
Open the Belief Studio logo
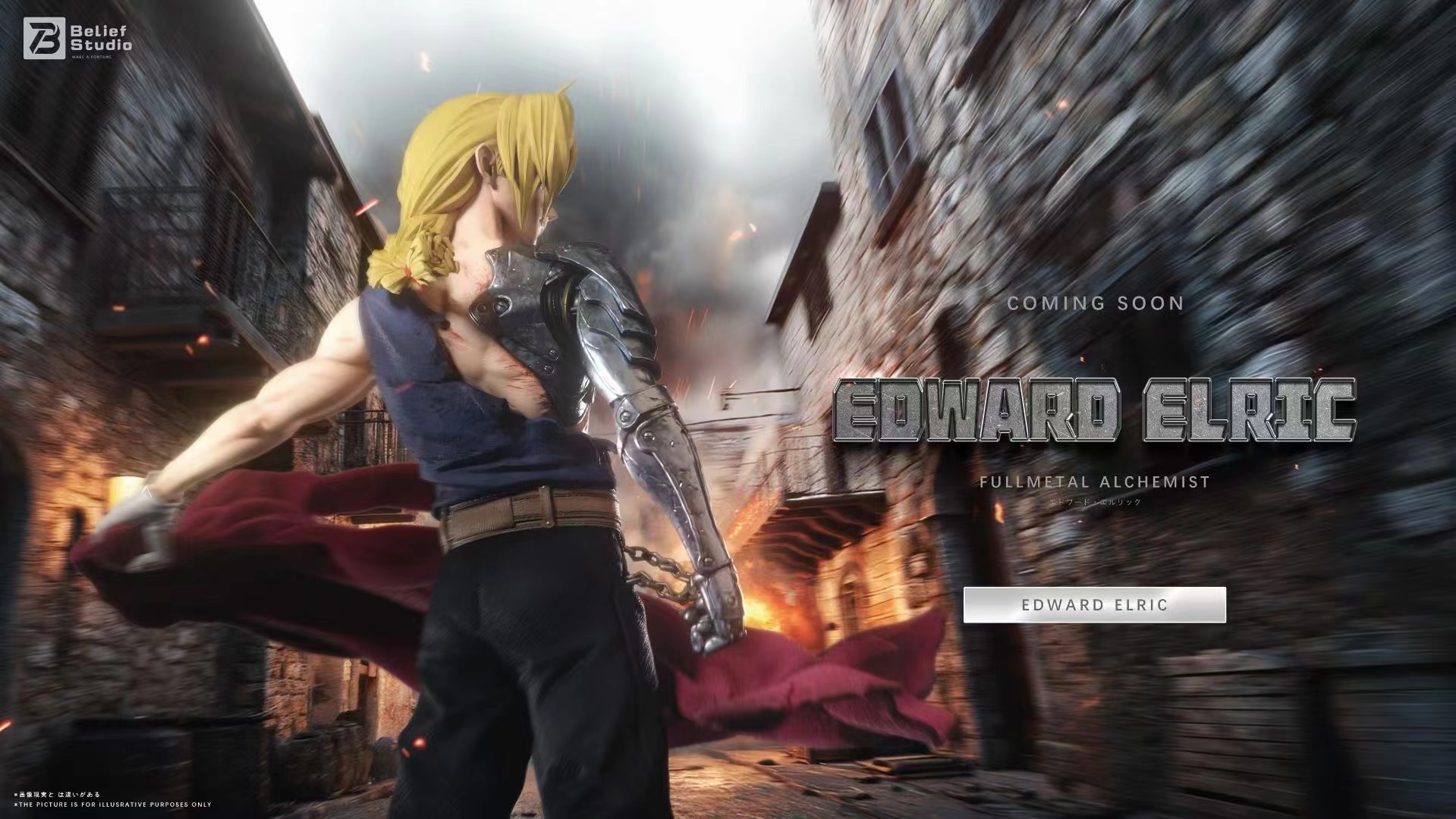tap(77, 38)
